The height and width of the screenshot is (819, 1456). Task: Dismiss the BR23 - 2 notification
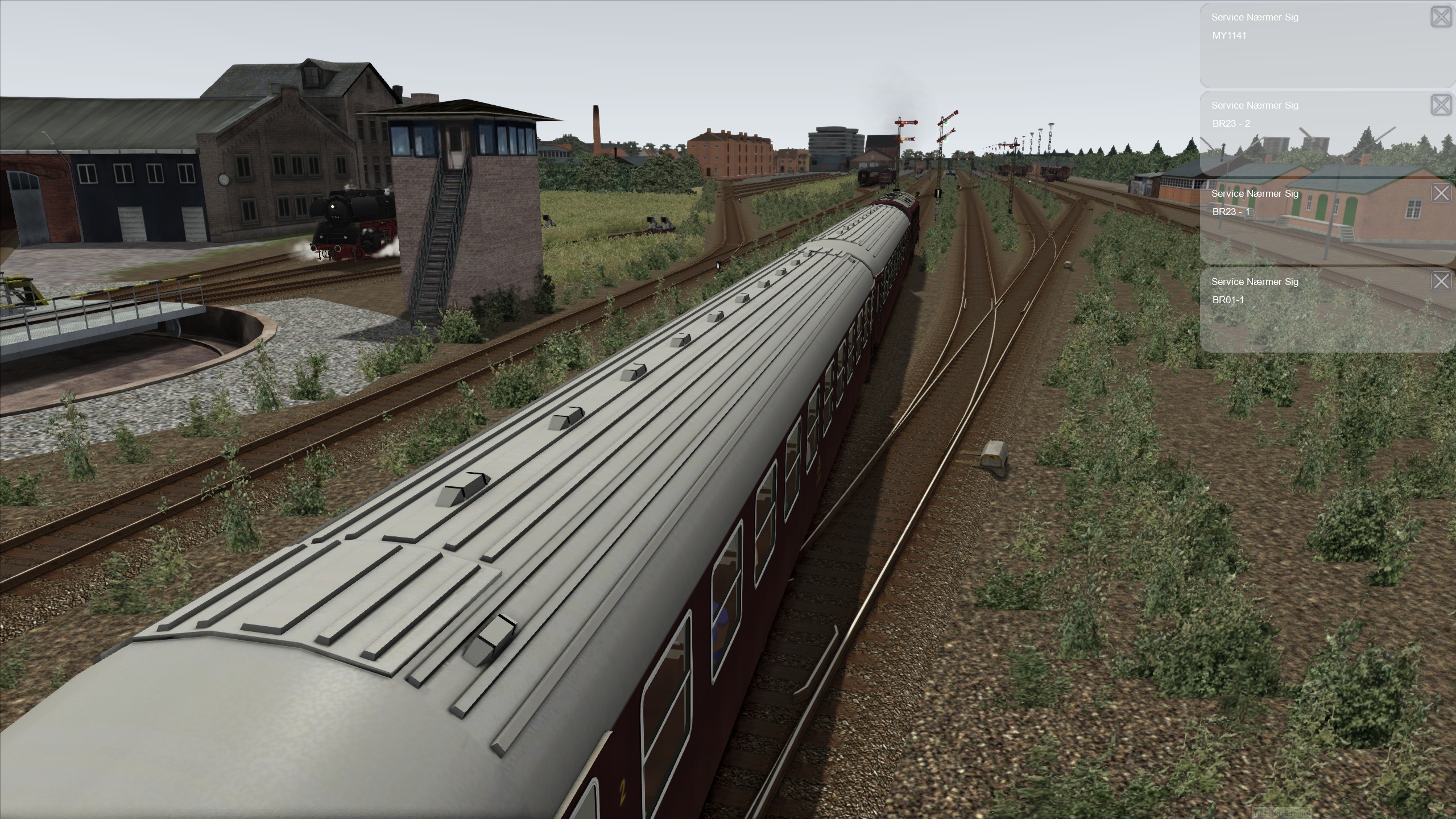1441,105
